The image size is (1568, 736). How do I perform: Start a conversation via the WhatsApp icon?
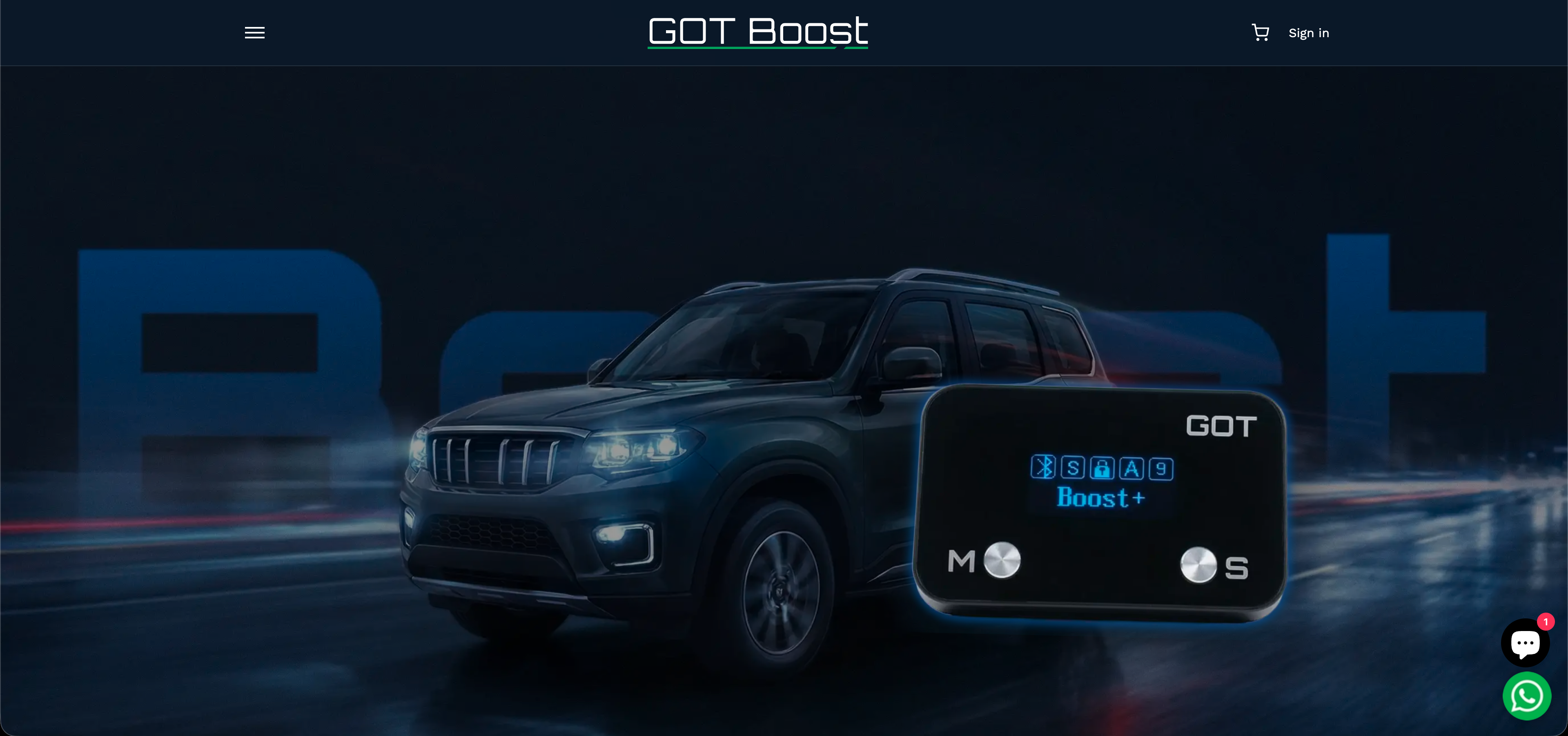(x=1528, y=696)
